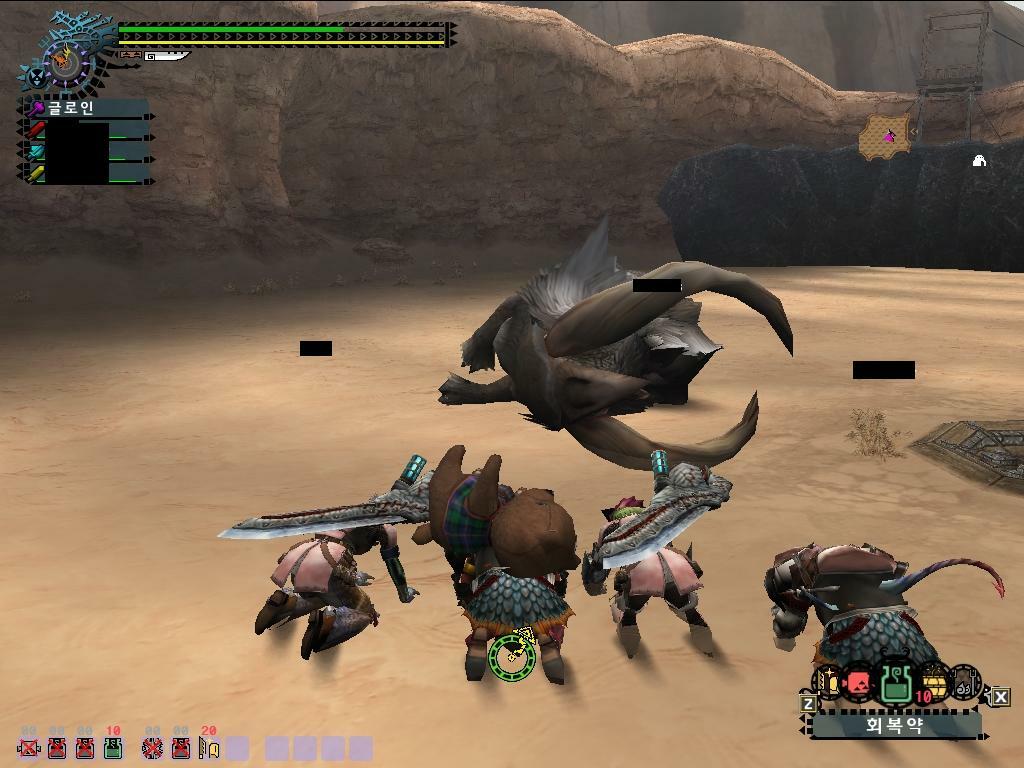The height and width of the screenshot is (768, 1024).
Task: Click the weapon sharpness gauge icon
Action: click(x=166, y=56)
